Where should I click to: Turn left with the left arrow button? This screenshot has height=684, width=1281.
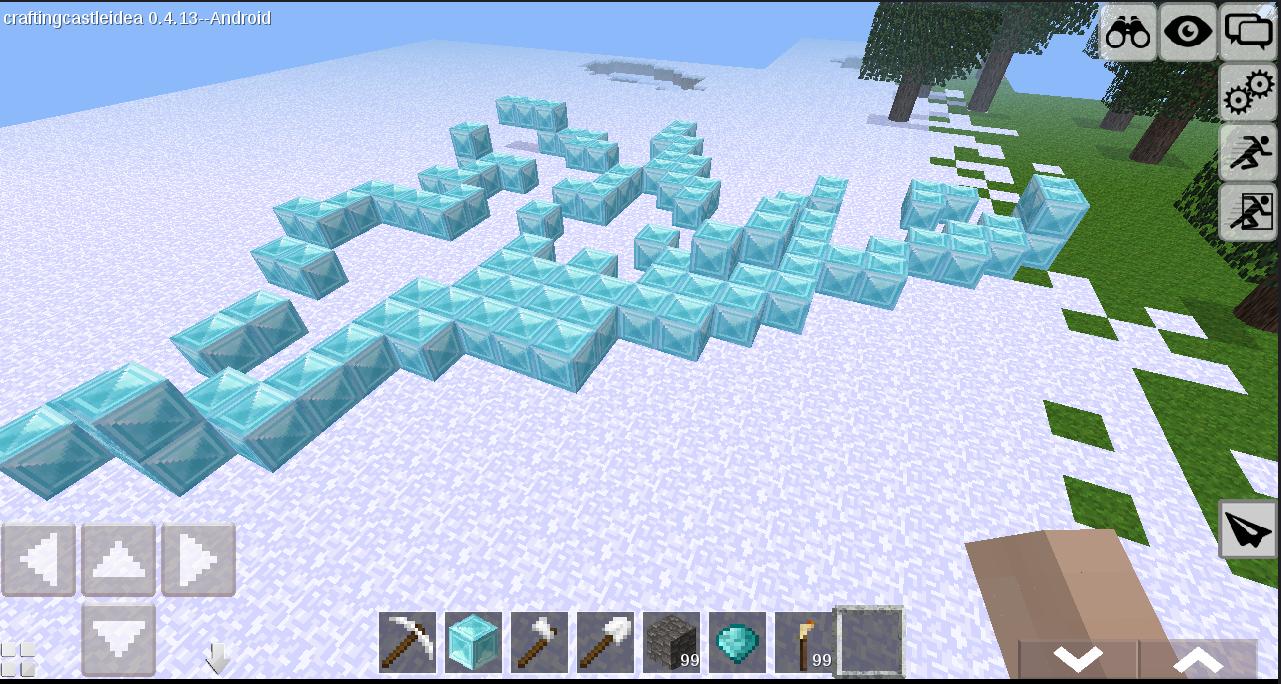(39, 560)
